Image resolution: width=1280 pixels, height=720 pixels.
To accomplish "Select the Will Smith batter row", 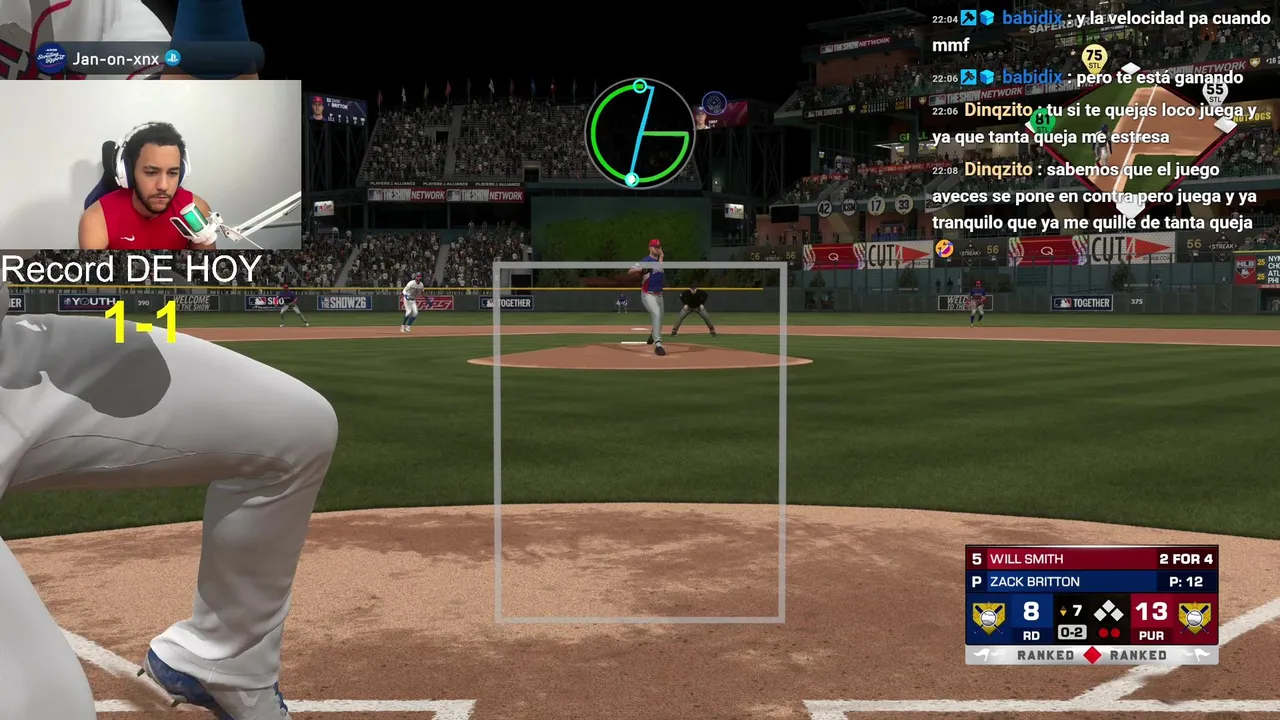I will [1091, 559].
